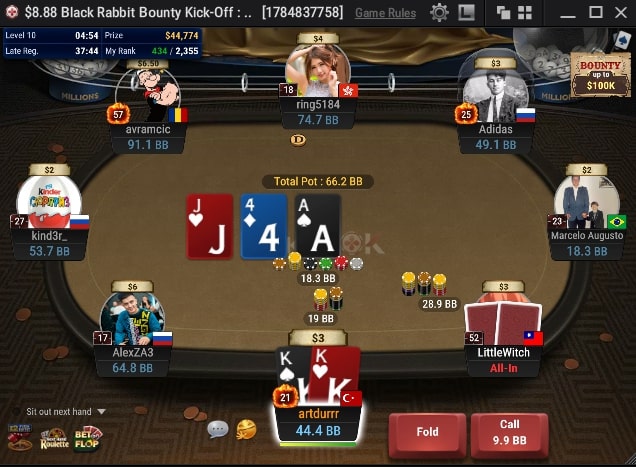Select avramcic's player avatar

148,96
